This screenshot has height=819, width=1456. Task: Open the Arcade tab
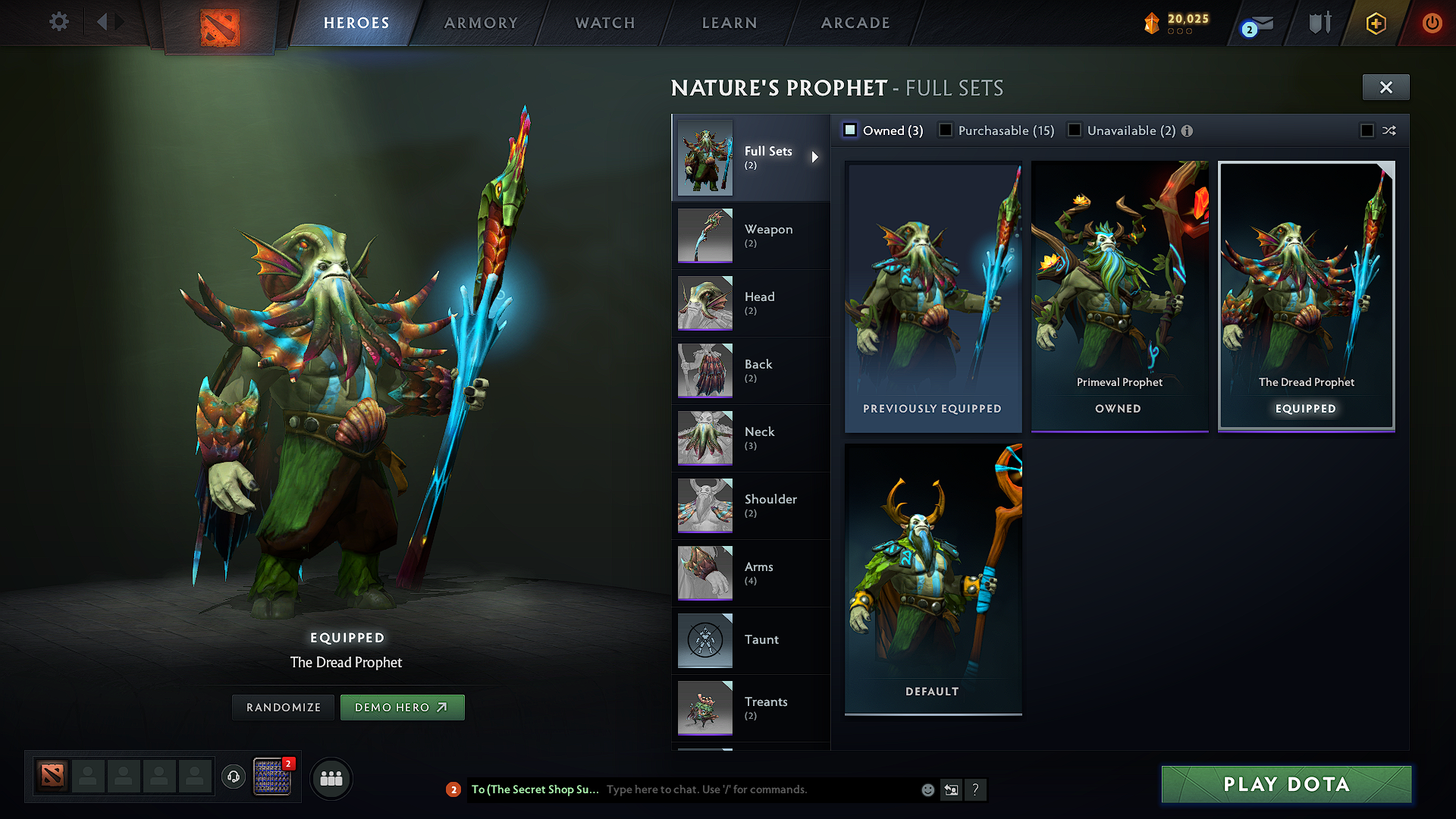[855, 23]
